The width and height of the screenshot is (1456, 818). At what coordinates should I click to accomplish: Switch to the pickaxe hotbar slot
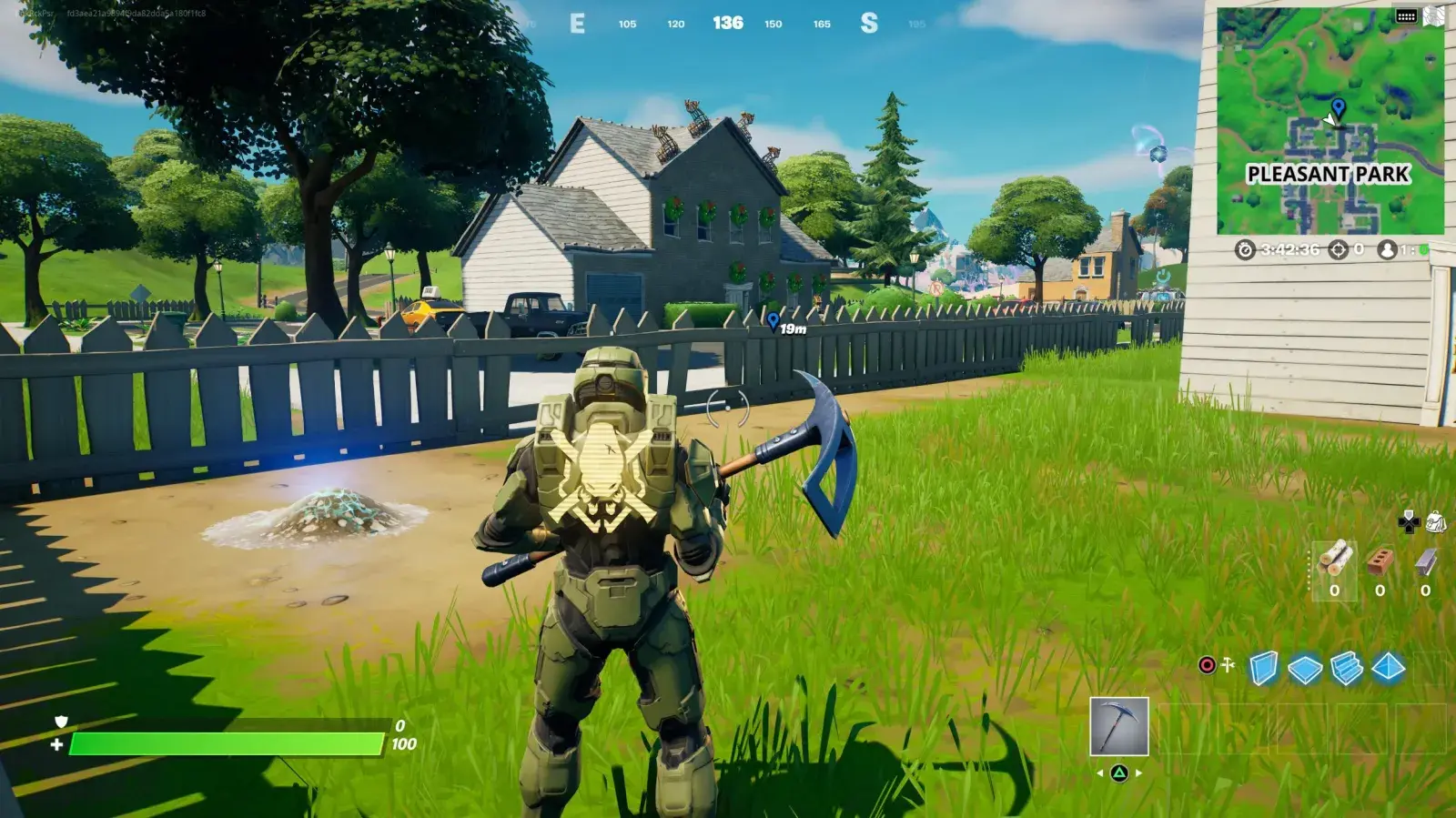pos(1119,726)
